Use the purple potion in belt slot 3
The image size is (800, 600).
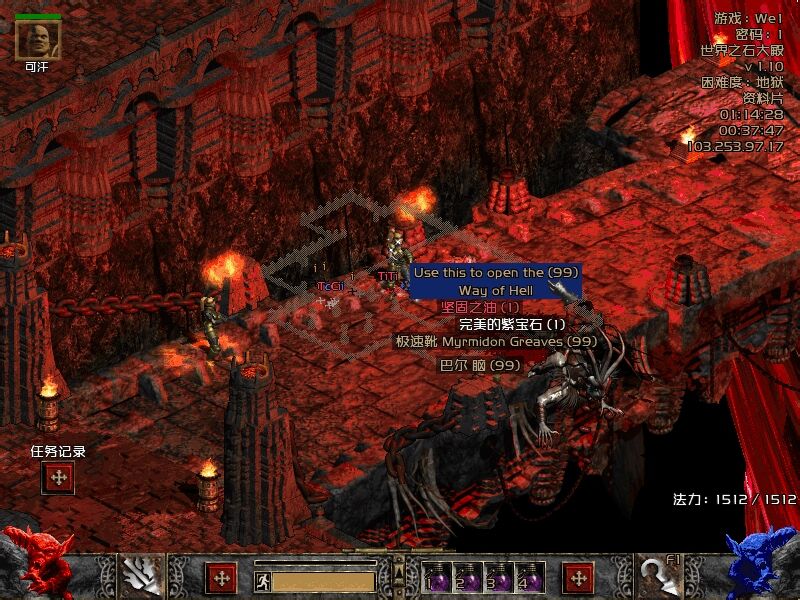pyautogui.click(x=497, y=577)
